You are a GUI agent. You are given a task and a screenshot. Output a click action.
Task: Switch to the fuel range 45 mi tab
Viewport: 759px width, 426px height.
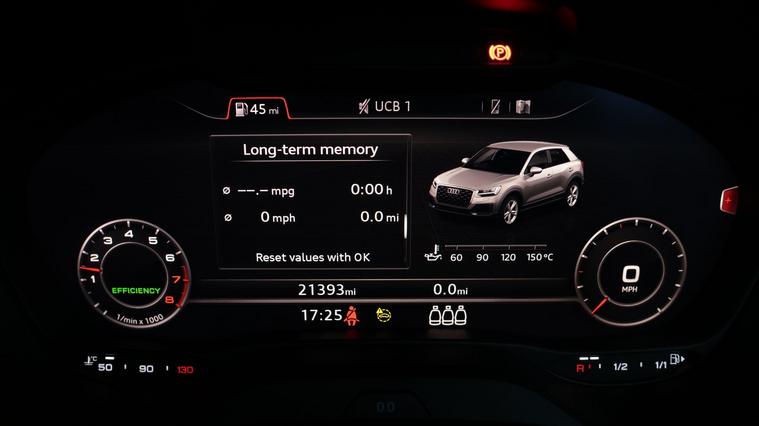[x=257, y=108]
